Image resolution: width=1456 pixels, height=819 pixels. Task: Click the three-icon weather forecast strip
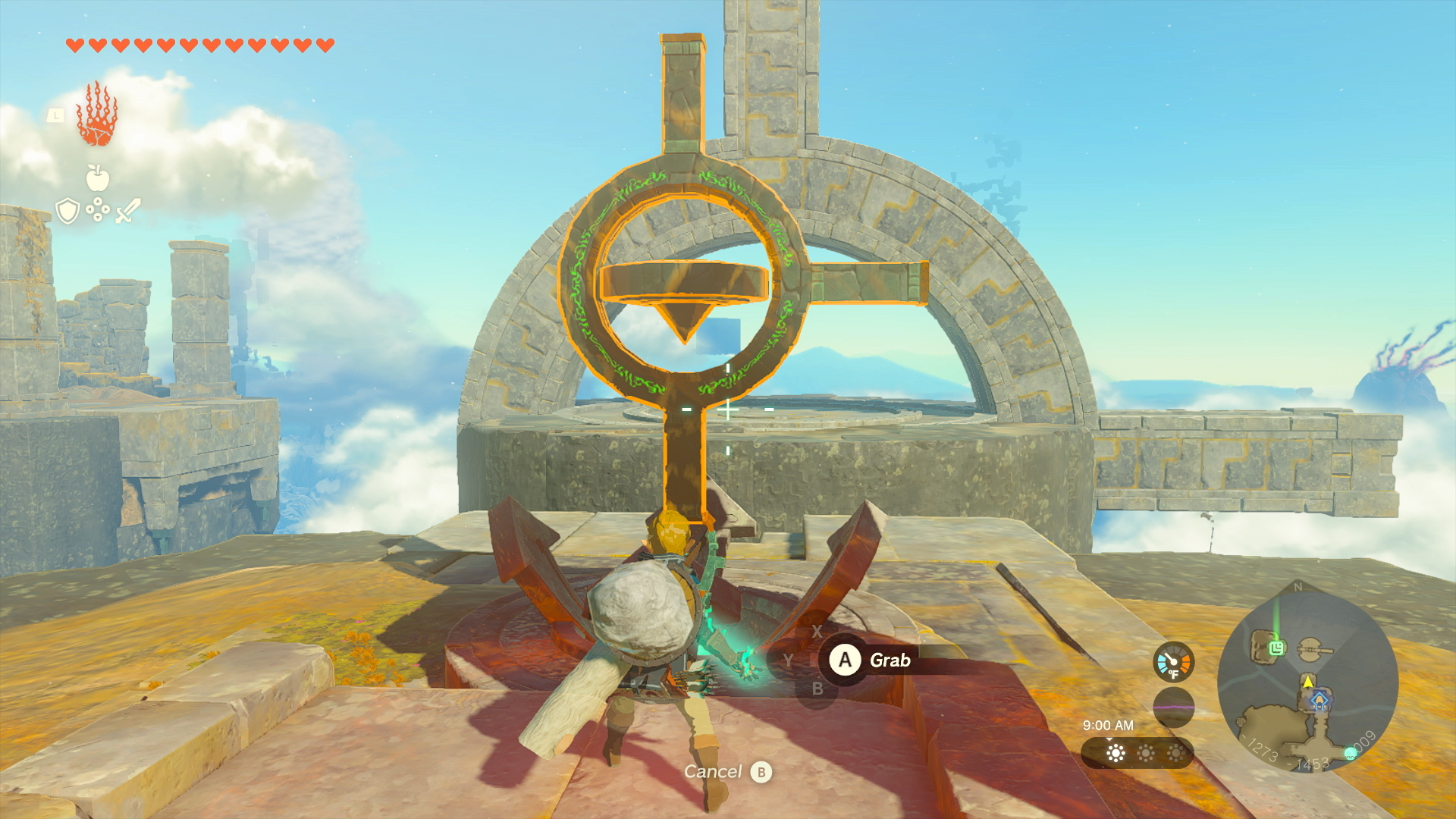pyautogui.click(x=1138, y=753)
